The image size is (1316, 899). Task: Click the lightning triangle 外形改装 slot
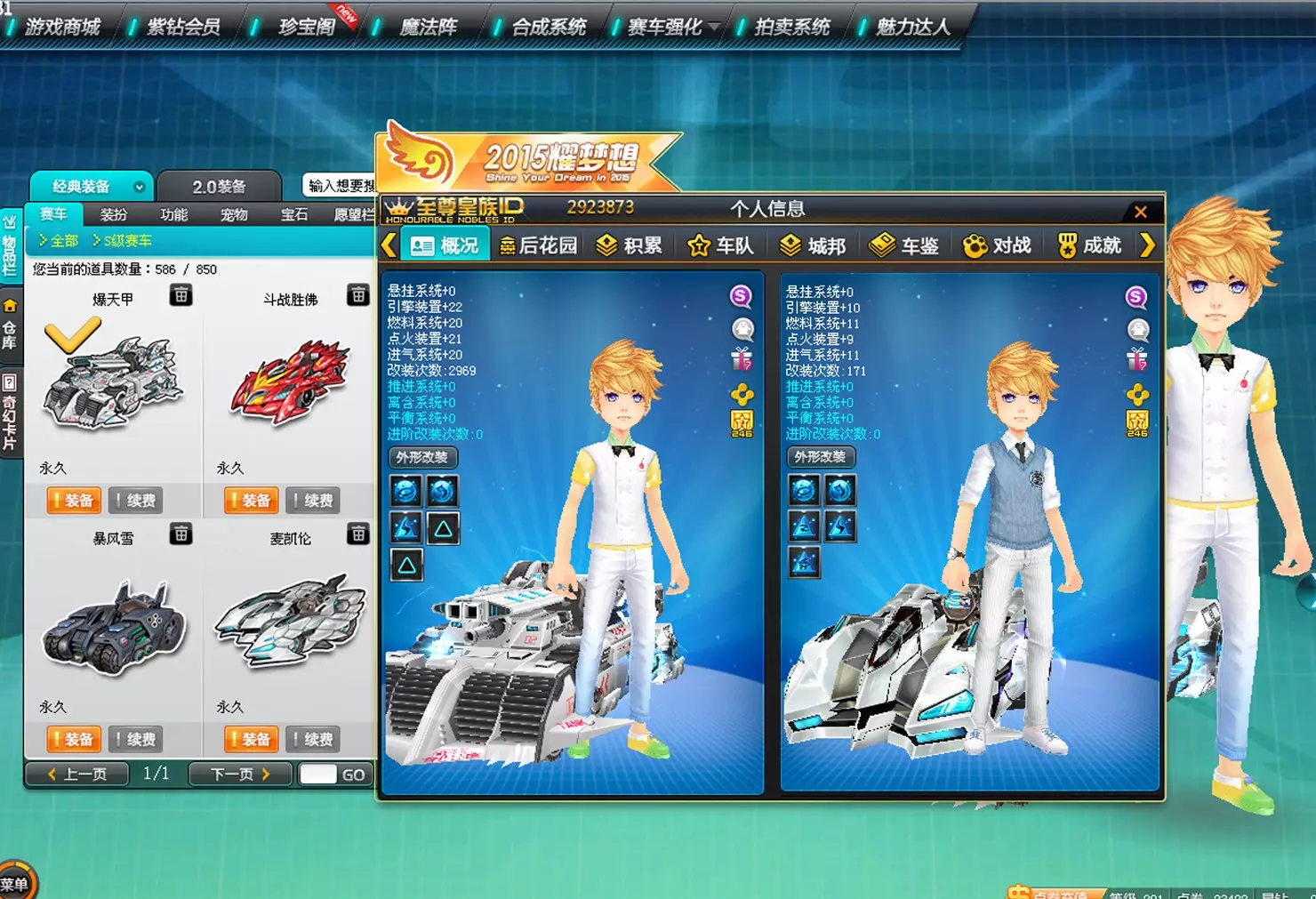pos(405,527)
